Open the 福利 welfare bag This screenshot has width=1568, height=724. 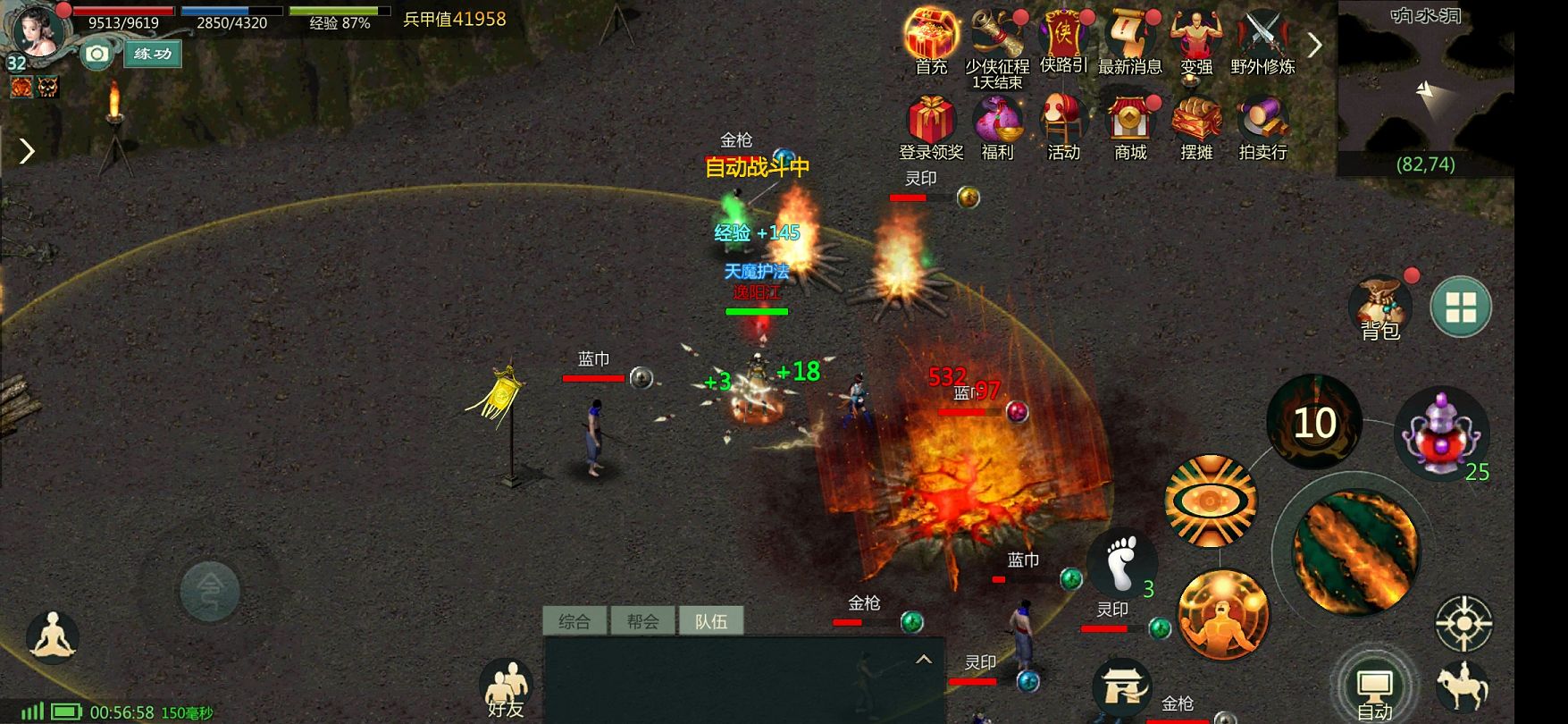tap(997, 121)
